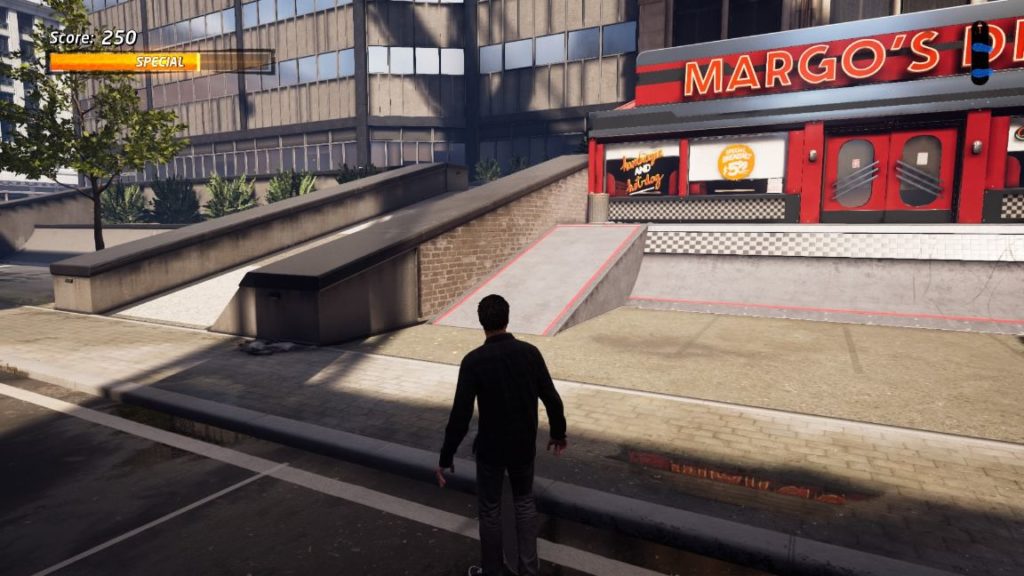Viewport: 1024px width, 576px height.
Task: Click the skateboard icon in the HUD
Action: 980,52
